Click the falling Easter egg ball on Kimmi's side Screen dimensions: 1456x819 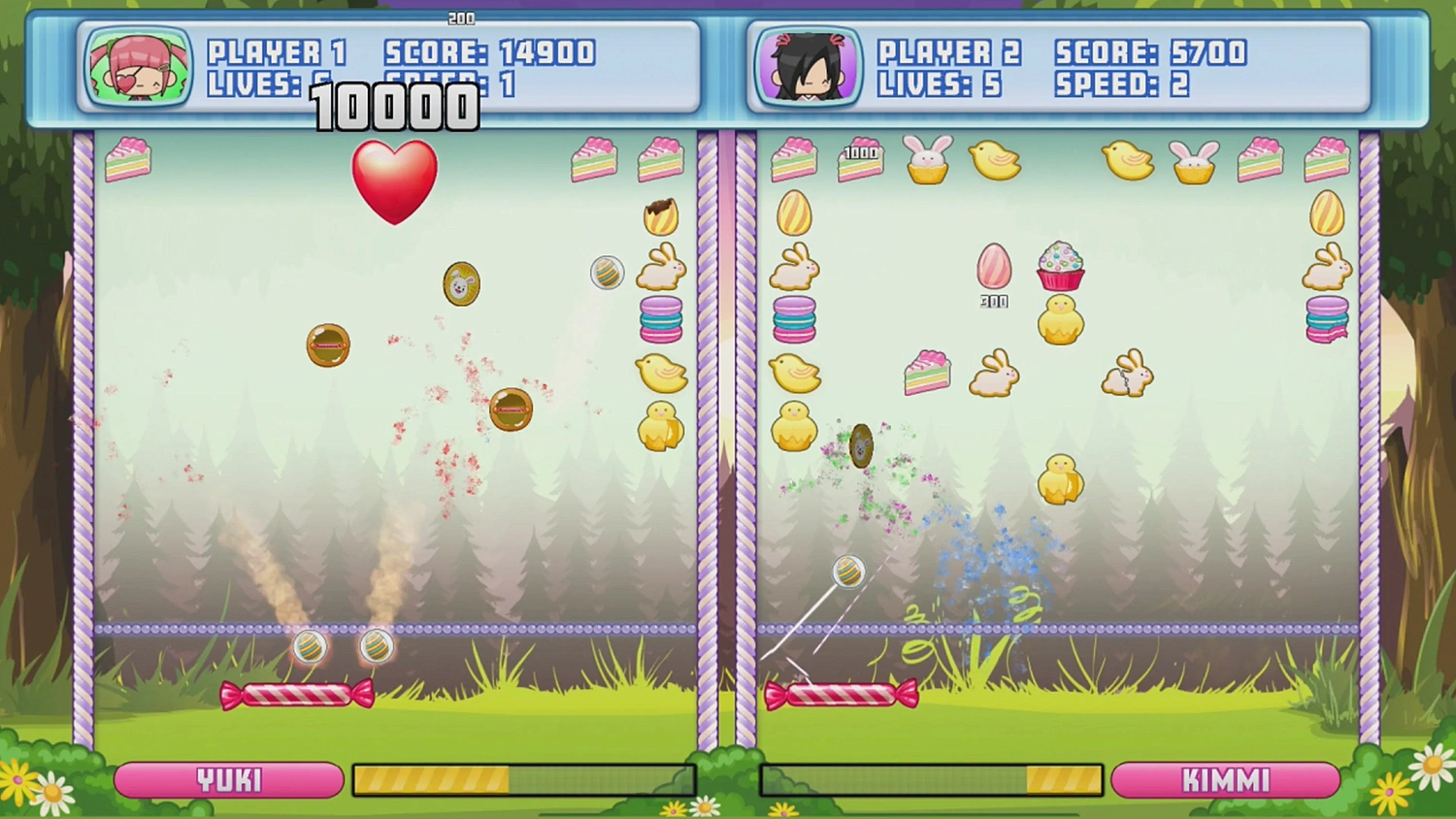[847, 573]
